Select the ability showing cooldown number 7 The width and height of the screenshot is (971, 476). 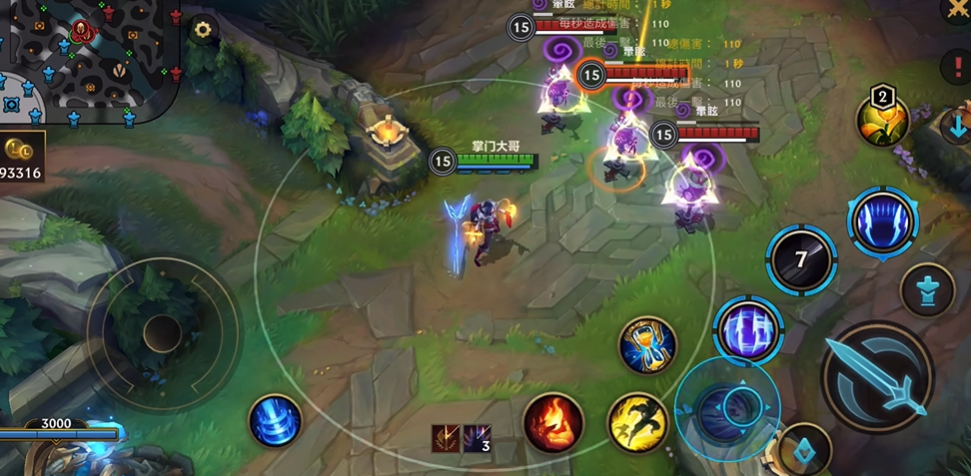[x=801, y=260]
